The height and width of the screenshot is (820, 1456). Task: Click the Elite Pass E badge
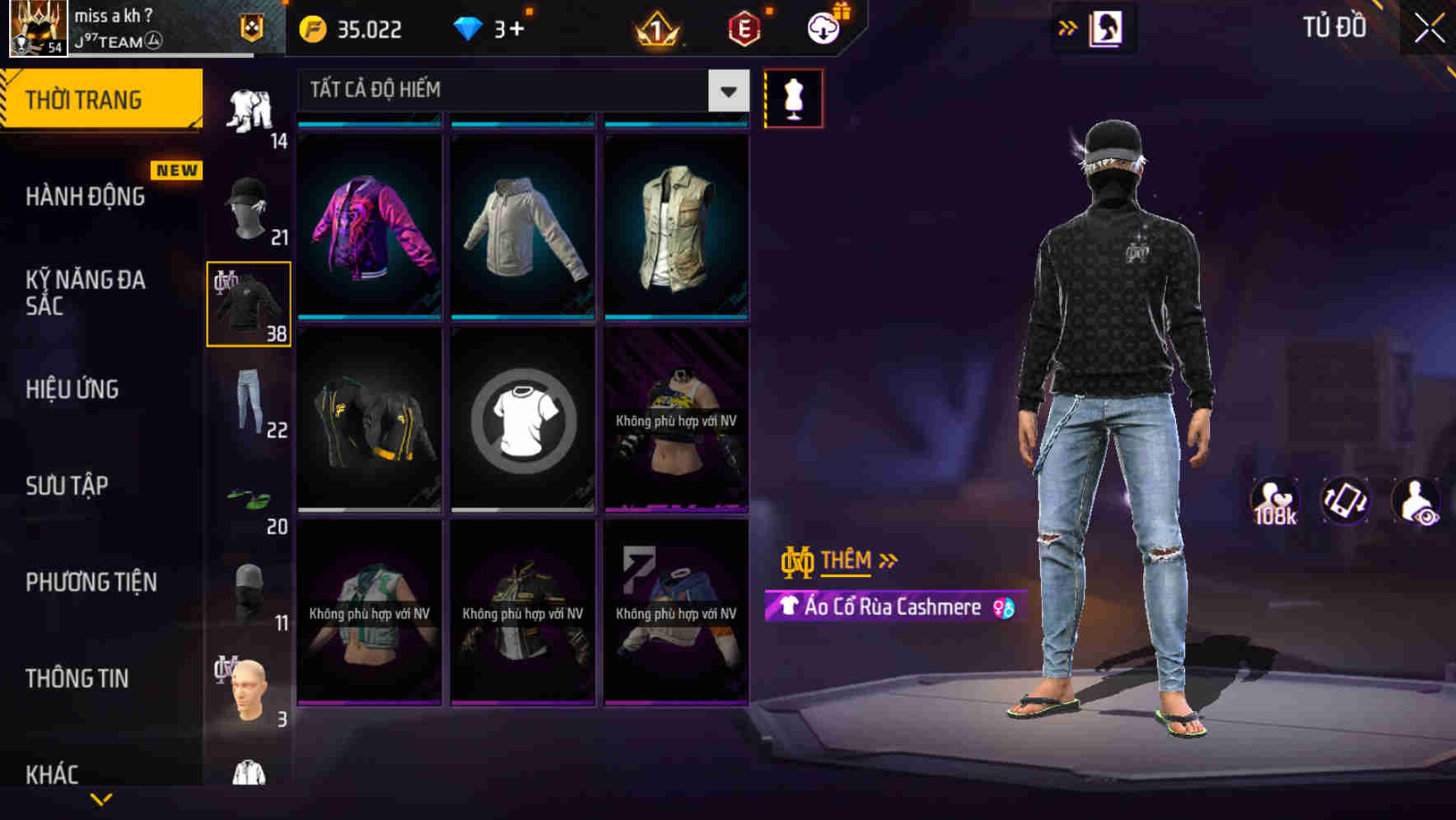744,29
